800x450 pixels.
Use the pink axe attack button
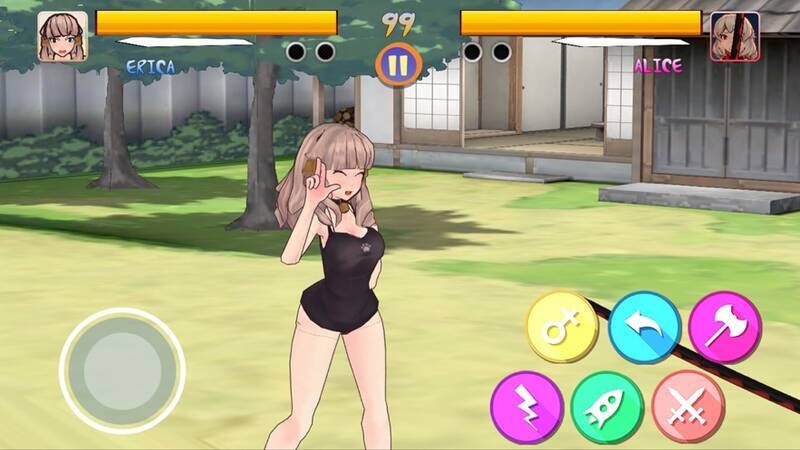tap(724, 326)
